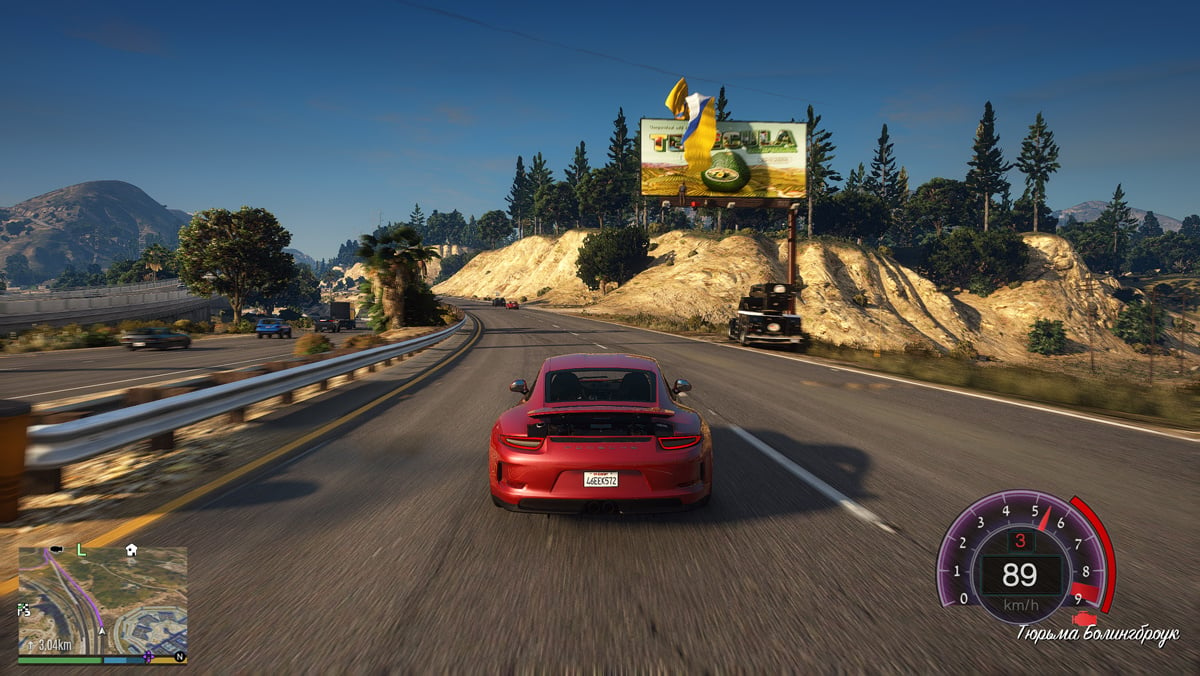Select the white house marker on minimap
Screen dimensions: 1200x676
[131, 550]
